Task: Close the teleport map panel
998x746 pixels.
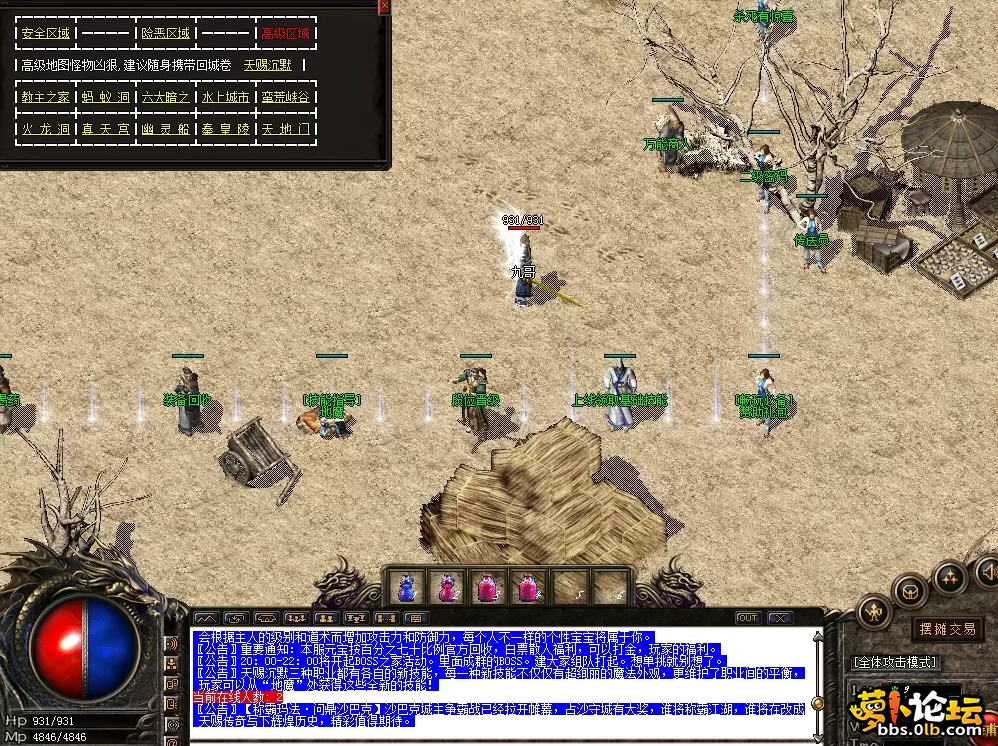Action: point(384,6)
